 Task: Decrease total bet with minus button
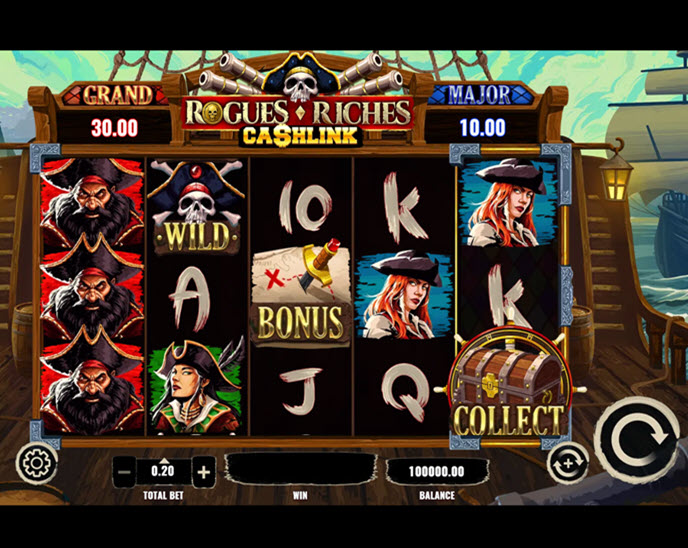point(124,471)
